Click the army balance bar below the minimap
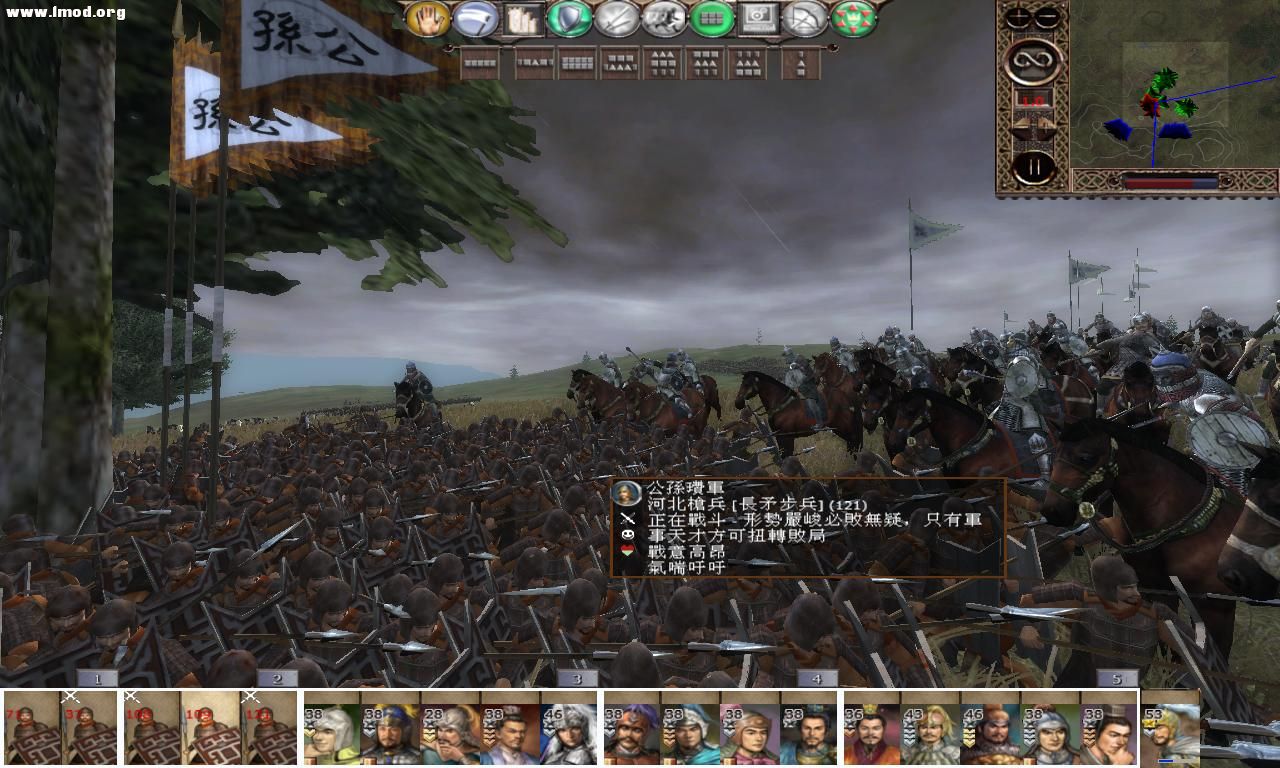The height and width of the screenshot is (768, 1280). coord(1172,182)
